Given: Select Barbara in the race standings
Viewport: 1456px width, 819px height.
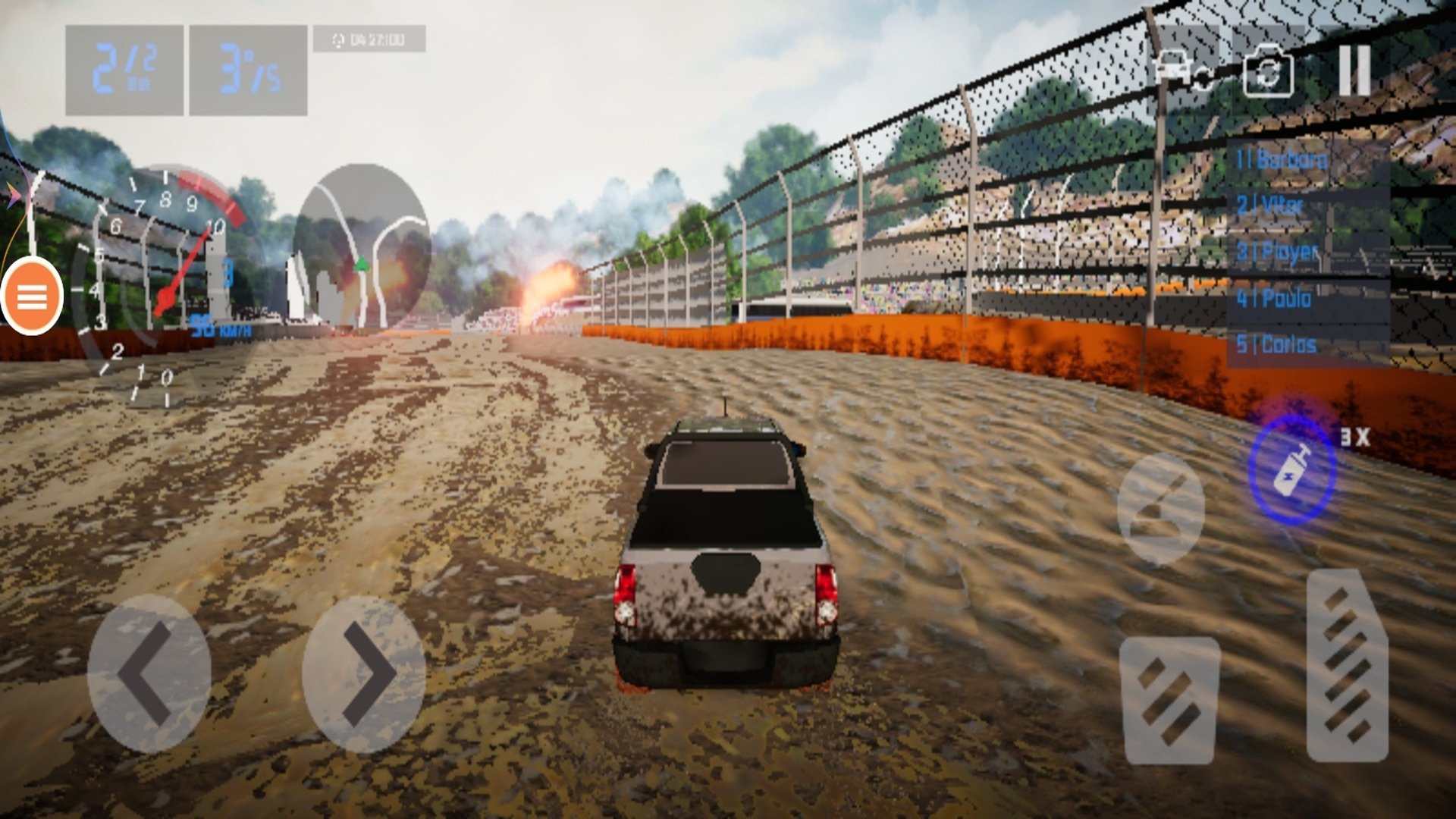Looking at the screenshot, I should [x=1307, y=160].
